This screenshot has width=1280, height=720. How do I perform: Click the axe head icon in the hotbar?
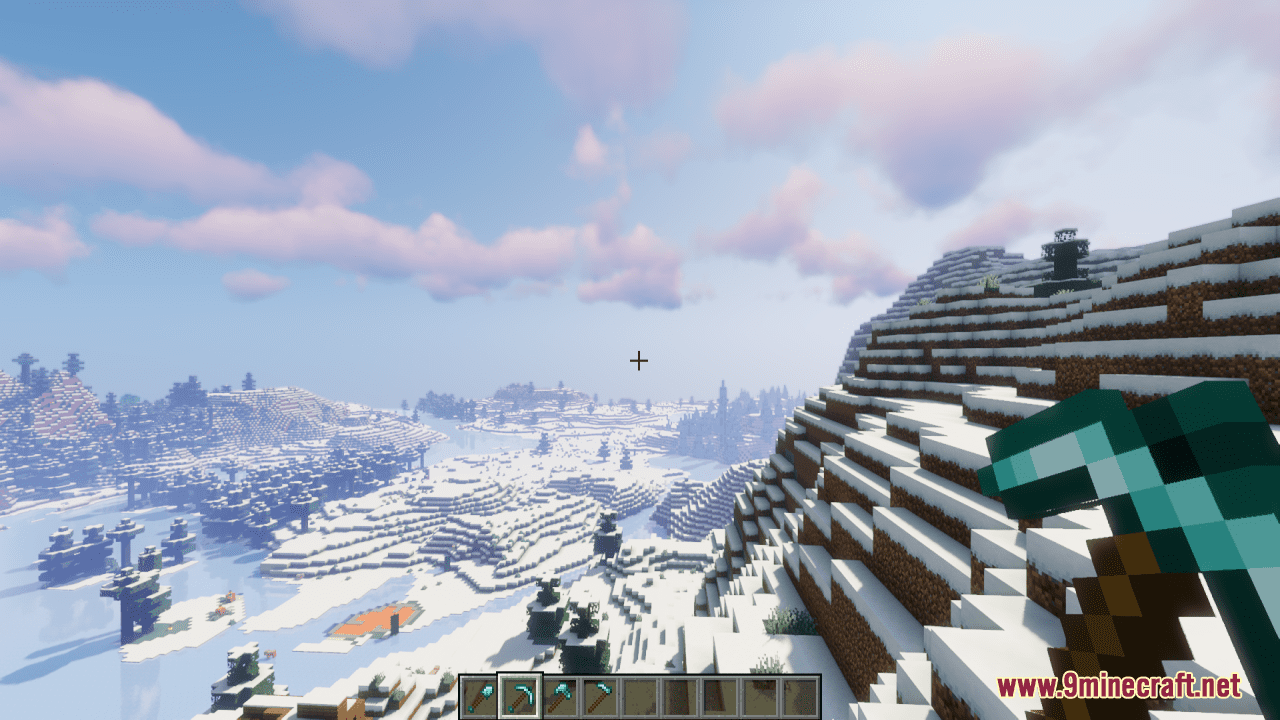click(x=562, y=688)
